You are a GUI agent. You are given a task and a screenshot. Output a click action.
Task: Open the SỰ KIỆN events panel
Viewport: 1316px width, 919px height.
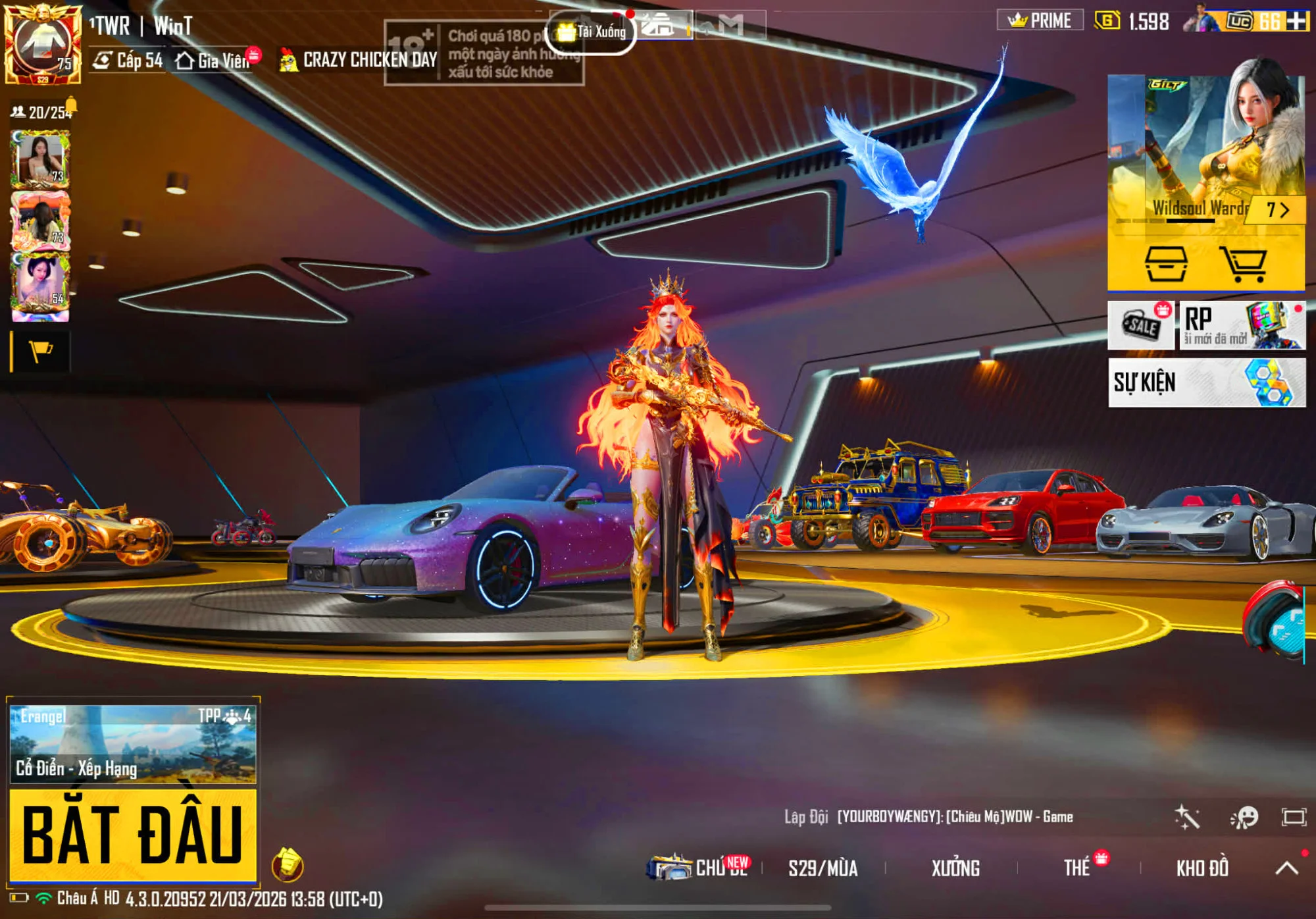(x=1206, y=382)
